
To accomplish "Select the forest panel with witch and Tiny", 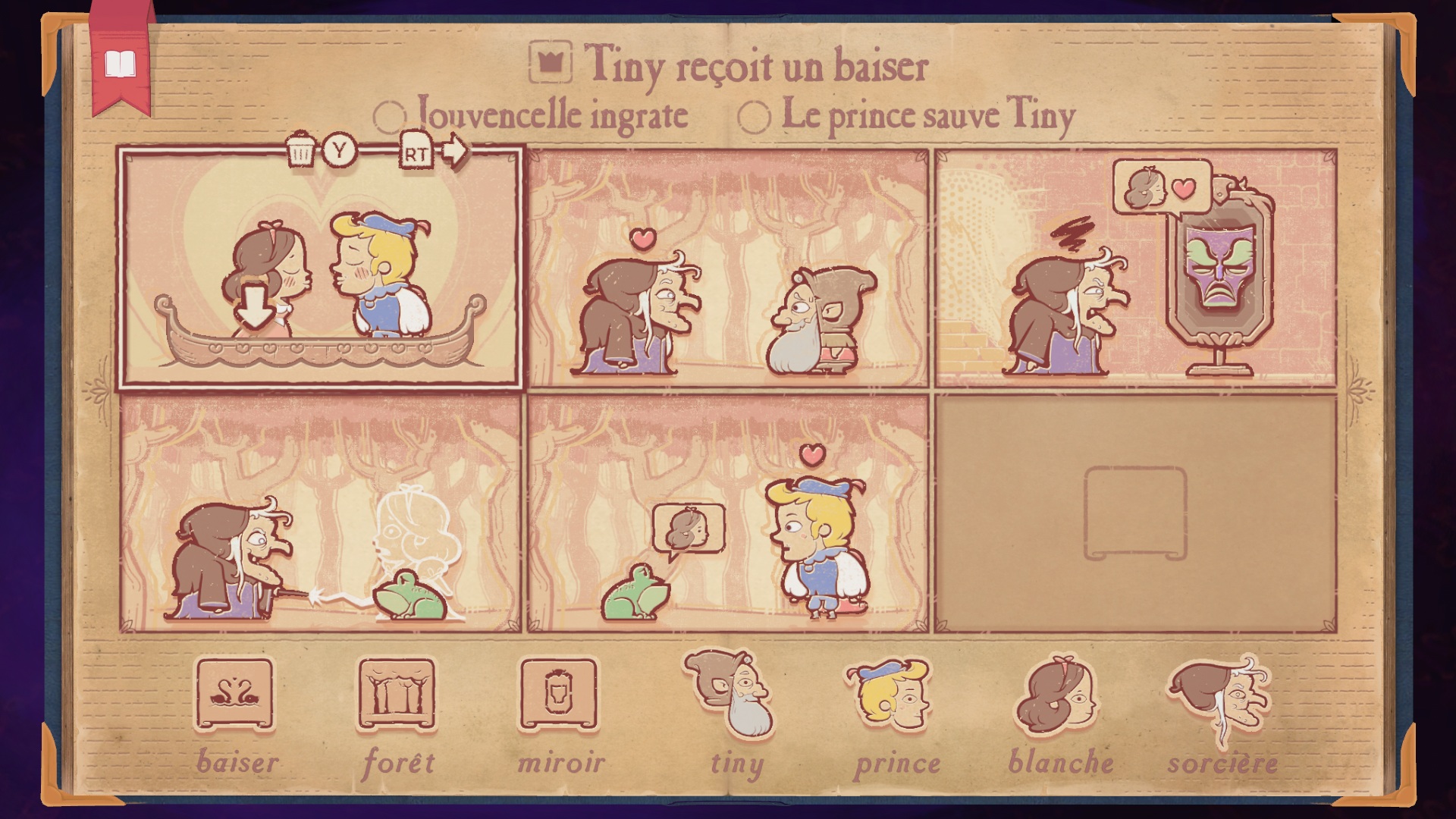I will pos(728,269).
